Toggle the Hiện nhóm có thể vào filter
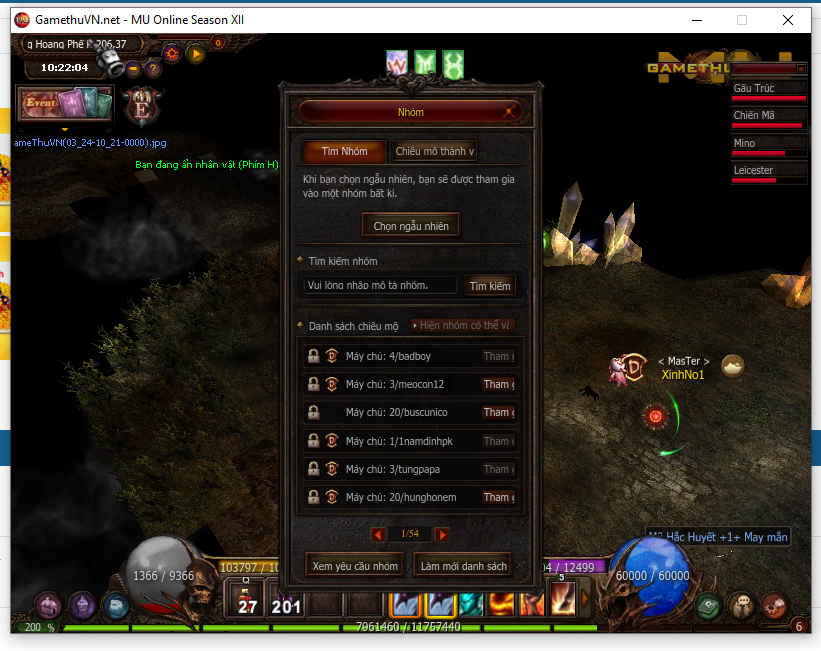 (x=463, y=326)
